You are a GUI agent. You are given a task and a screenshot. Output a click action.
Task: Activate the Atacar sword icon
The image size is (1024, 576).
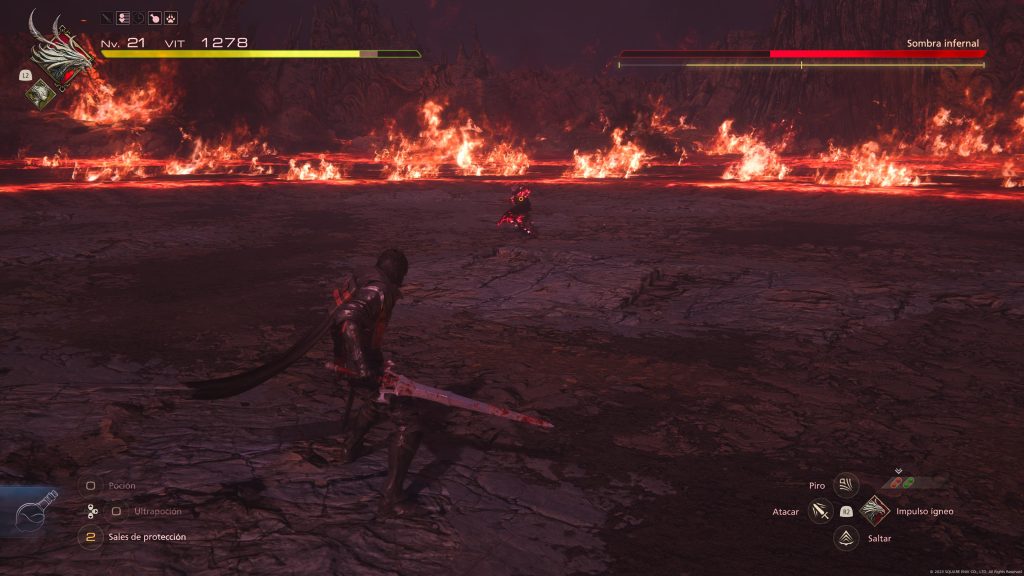[821, 512]
